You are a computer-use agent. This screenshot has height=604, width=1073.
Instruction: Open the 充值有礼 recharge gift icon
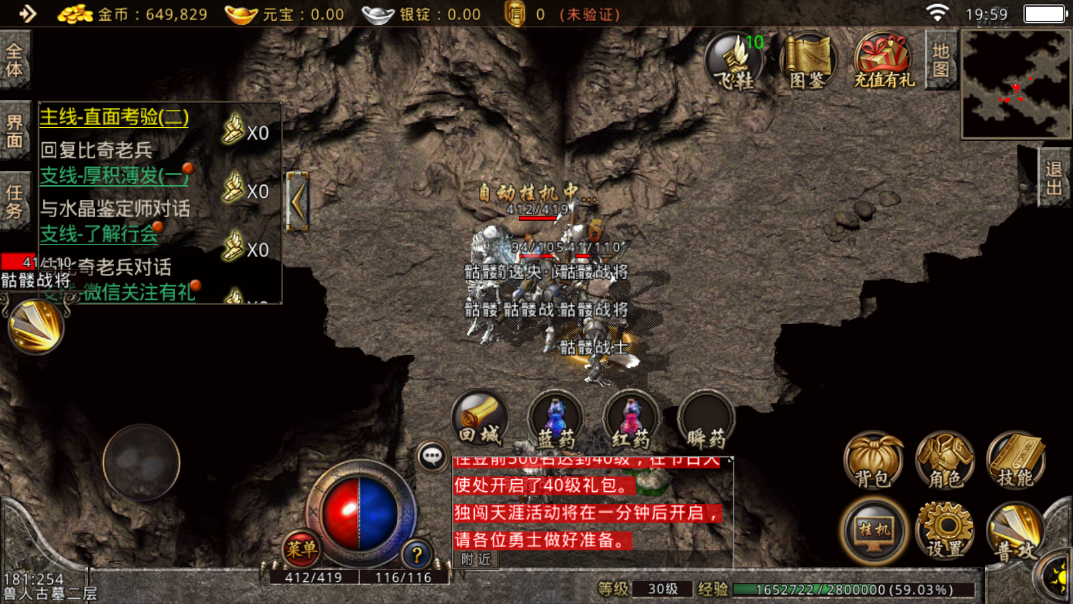[883, 61]
